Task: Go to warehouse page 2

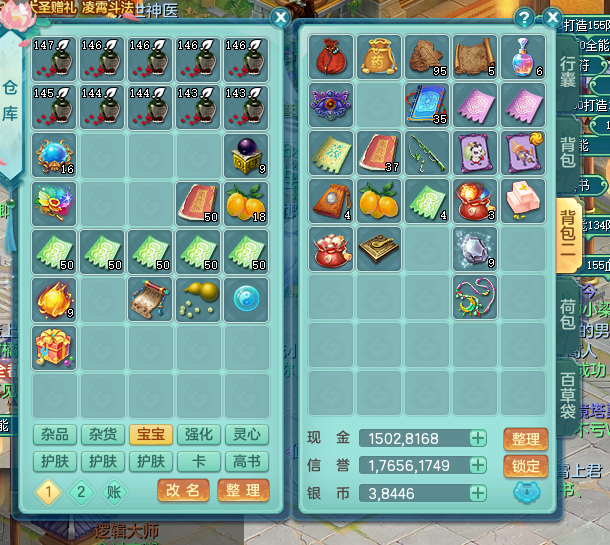Action: pyautogui.click(x=82, y=491)
